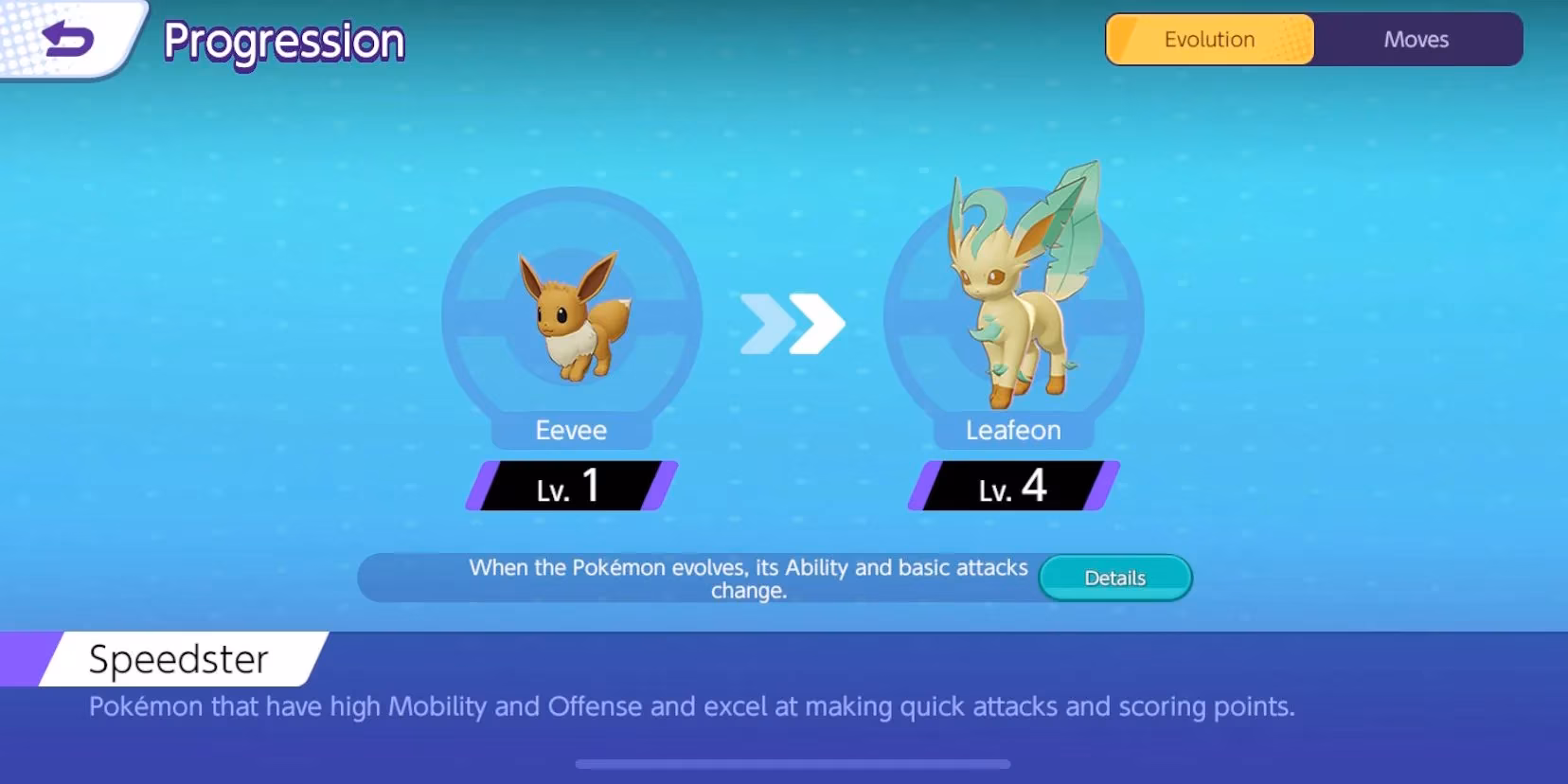Switch to the Moves tab
The image size is (1568, 784).
tap(1417, 39)
